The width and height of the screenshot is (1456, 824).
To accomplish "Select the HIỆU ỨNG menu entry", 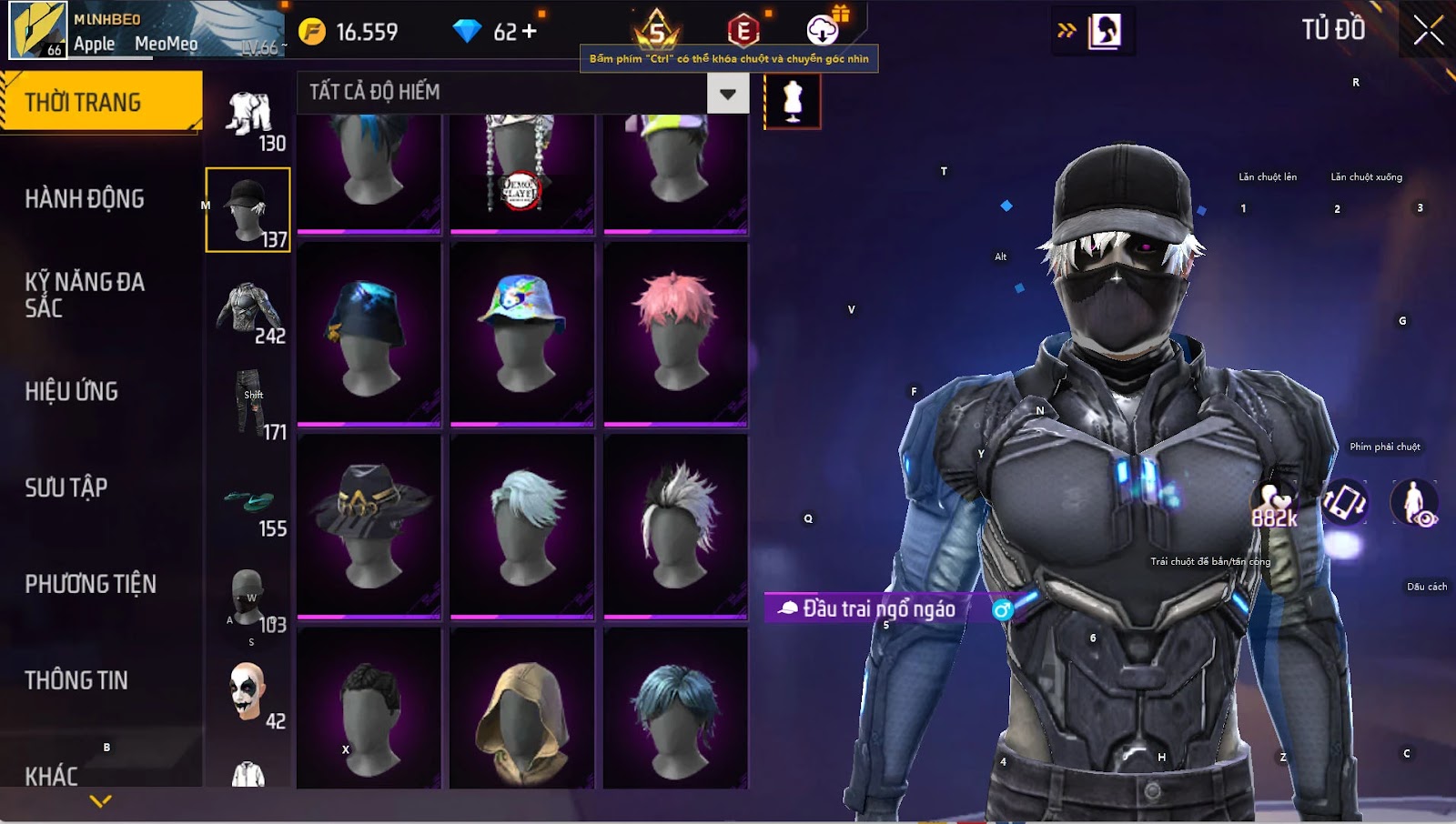I will coord(72,391).
